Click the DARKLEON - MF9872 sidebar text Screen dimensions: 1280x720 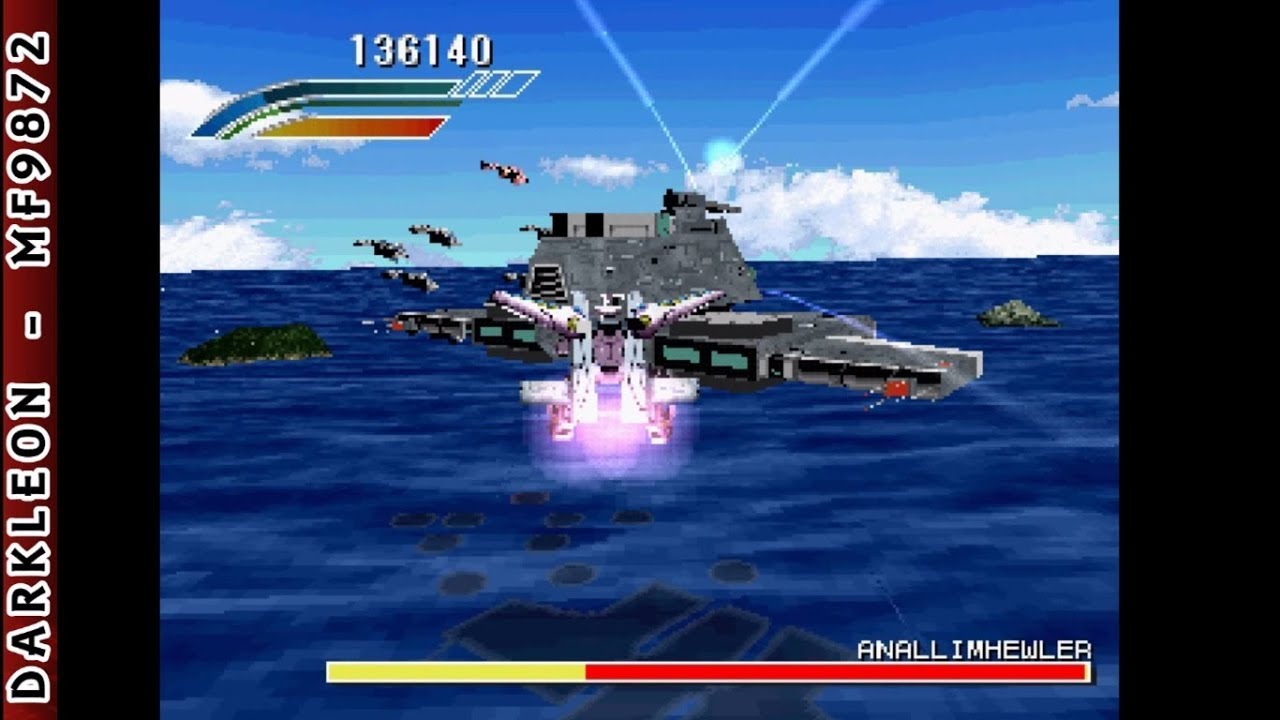point(31,360)
